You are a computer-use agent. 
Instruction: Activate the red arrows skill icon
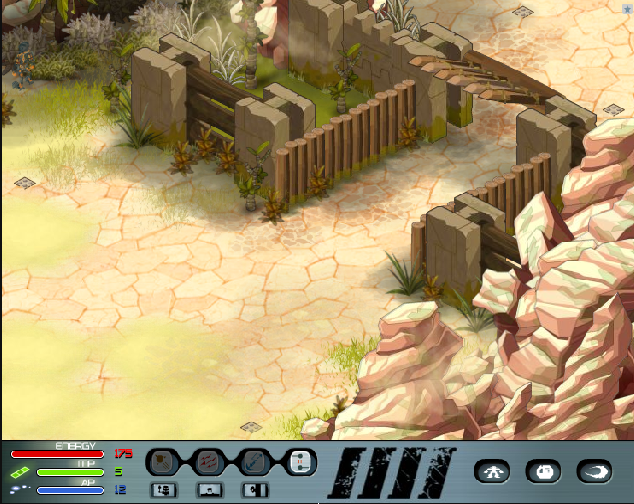209,461
